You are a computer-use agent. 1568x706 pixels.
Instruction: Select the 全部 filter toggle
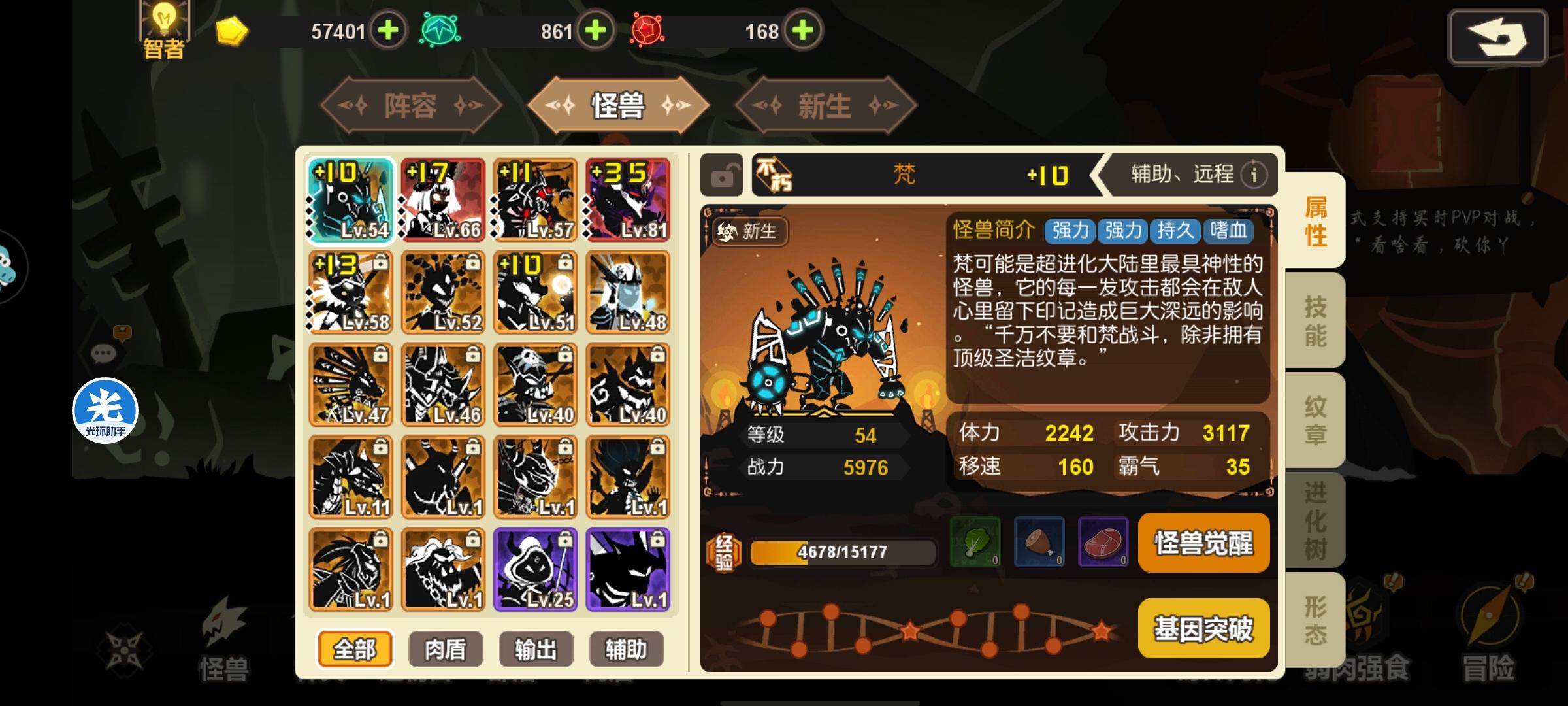[x=355, y=649]
